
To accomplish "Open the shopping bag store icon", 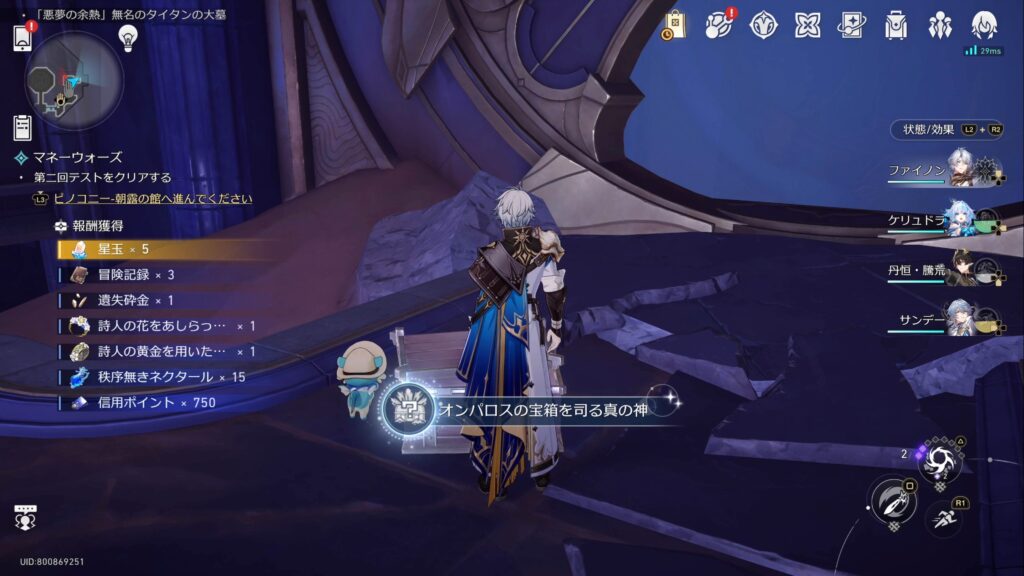I will 674,25.
